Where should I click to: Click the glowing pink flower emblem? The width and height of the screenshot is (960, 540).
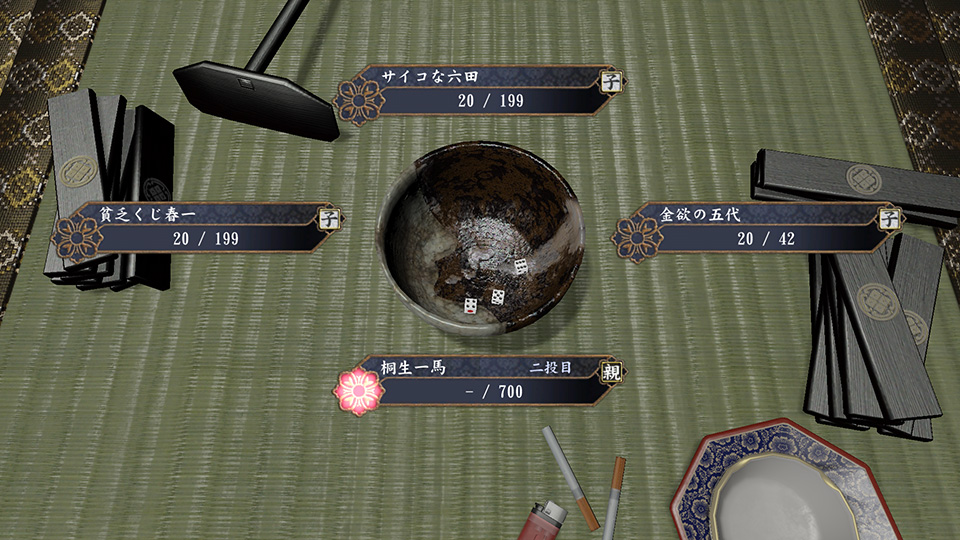coord(360,391)
